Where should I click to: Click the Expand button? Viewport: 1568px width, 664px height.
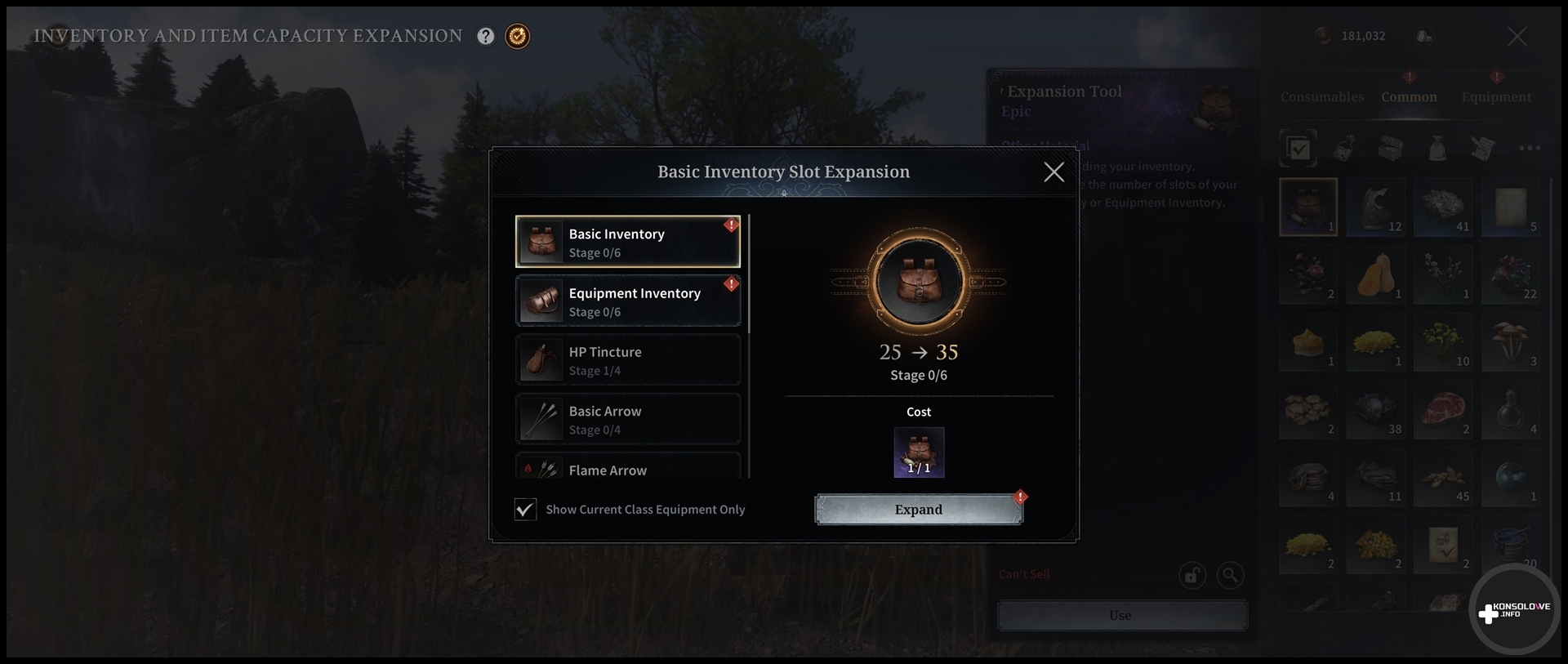coord(918,510)
